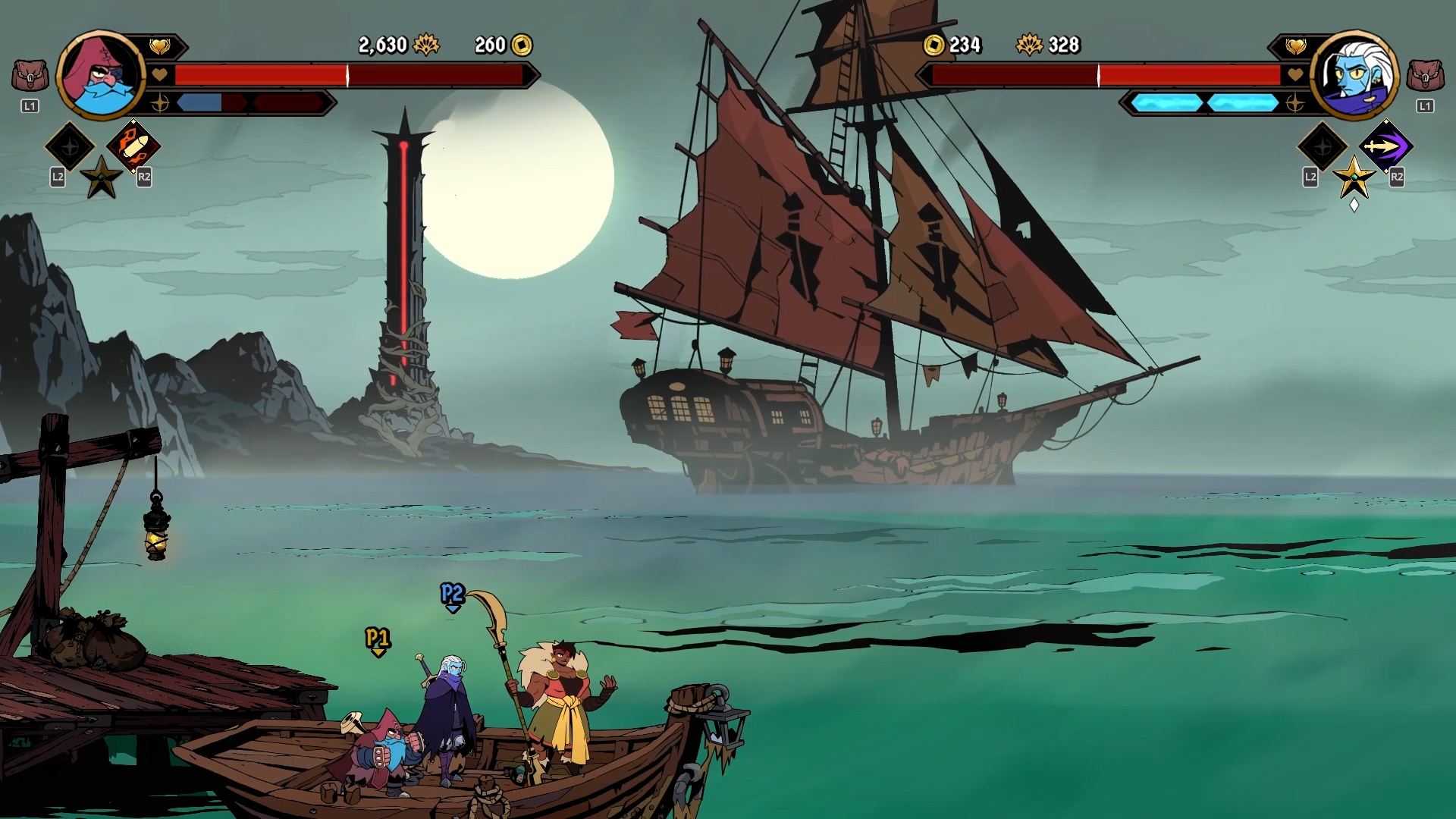Click the golden star icon under elf's abilities

coord(1354,178)
